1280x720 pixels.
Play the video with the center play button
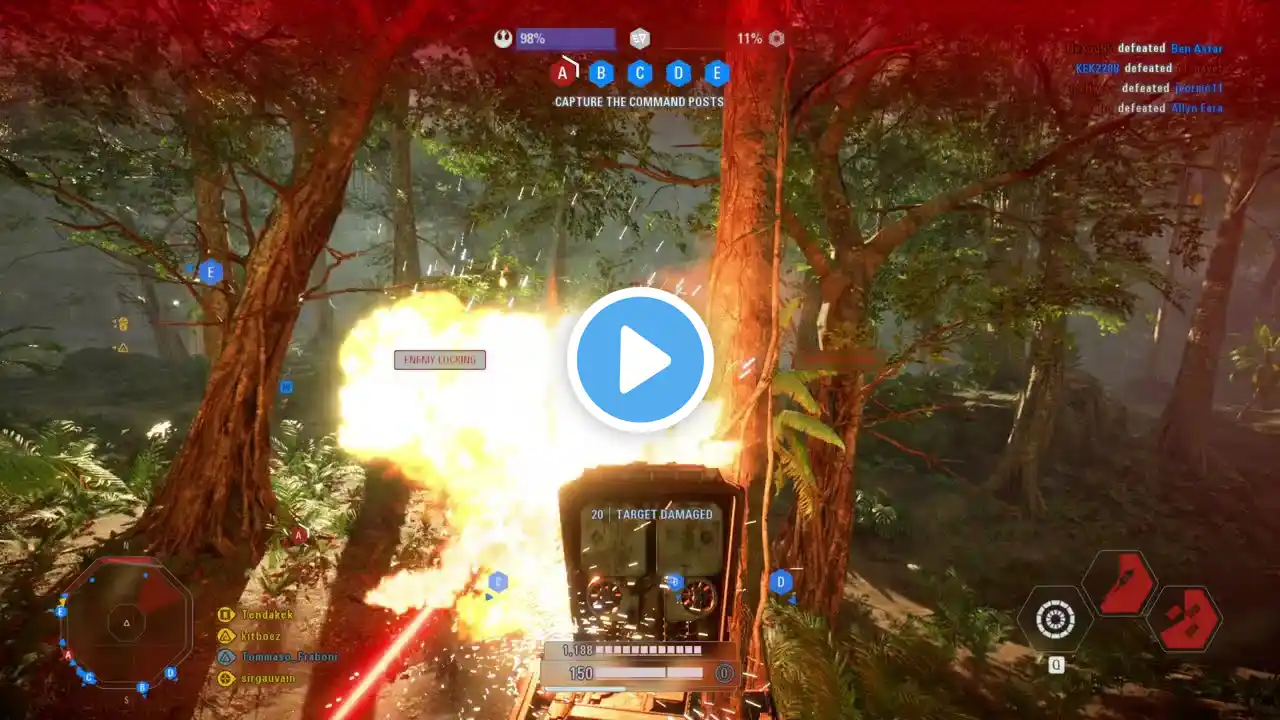click(x=640, y=360)
